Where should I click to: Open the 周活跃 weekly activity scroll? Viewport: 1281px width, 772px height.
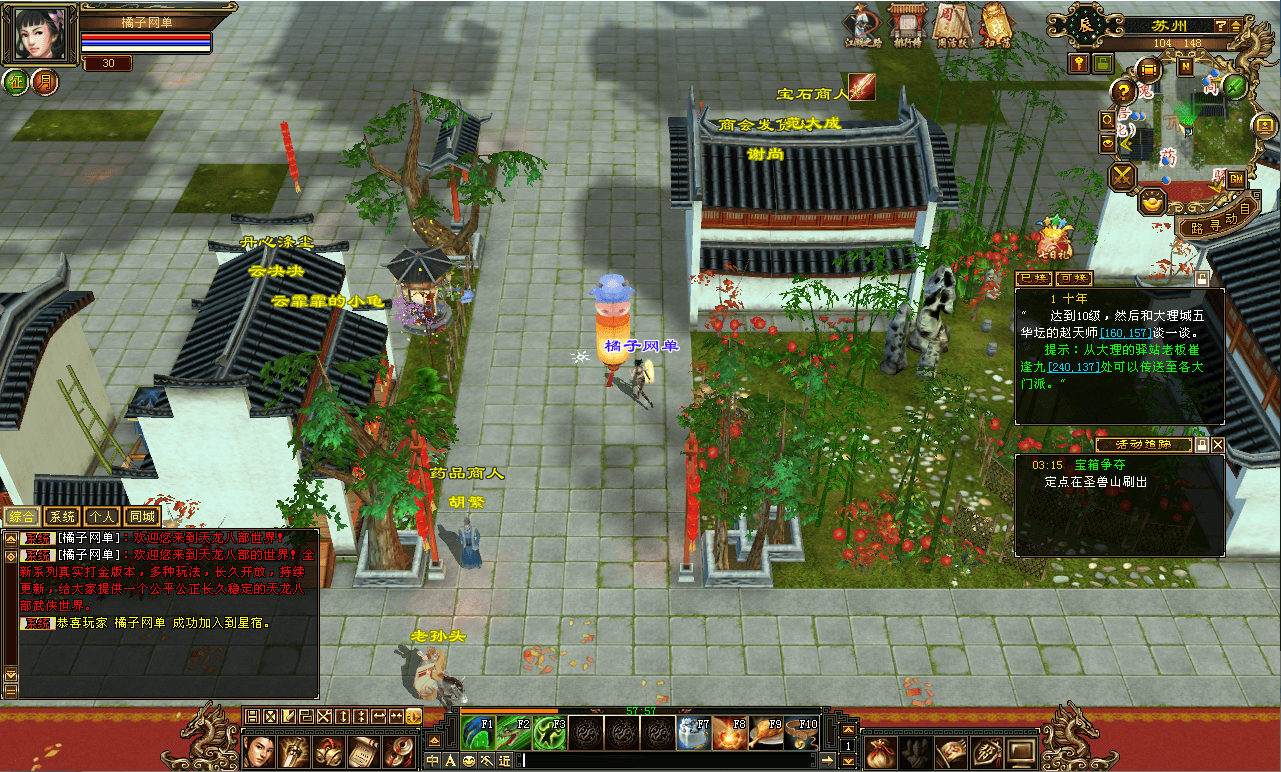coord(952,24)
